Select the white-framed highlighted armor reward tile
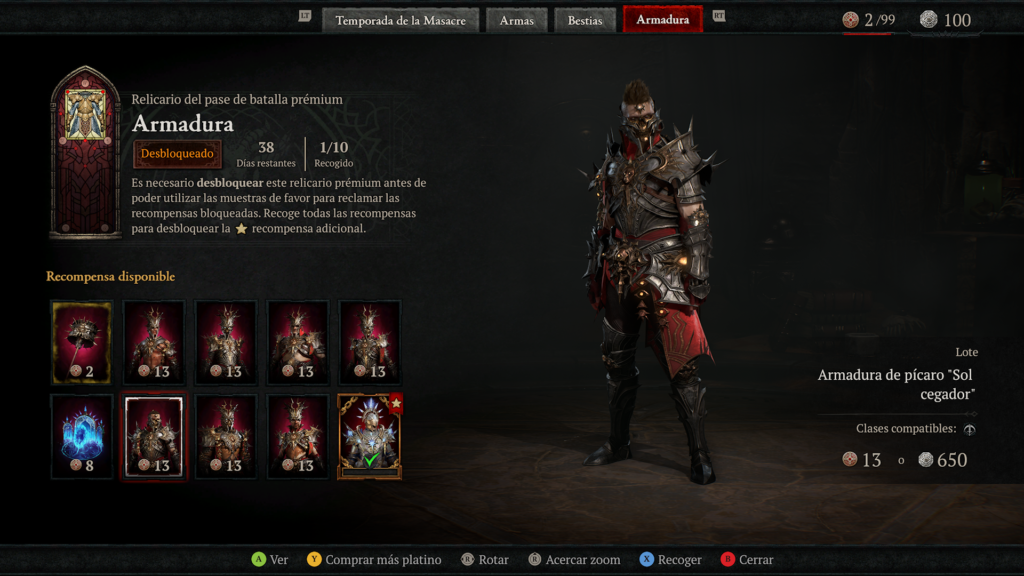 point(154,436)
